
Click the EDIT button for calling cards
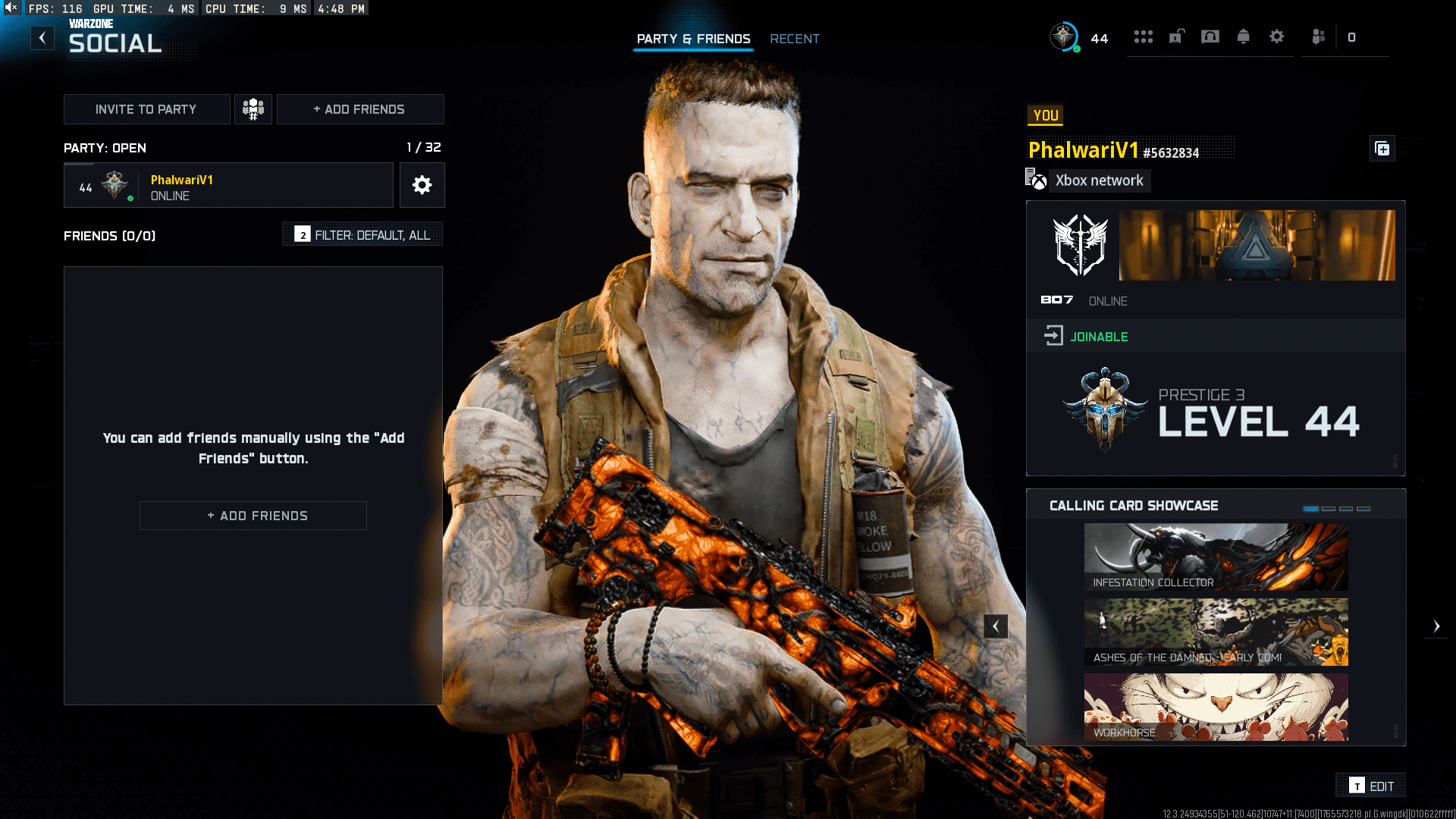tap(1370, 786)
